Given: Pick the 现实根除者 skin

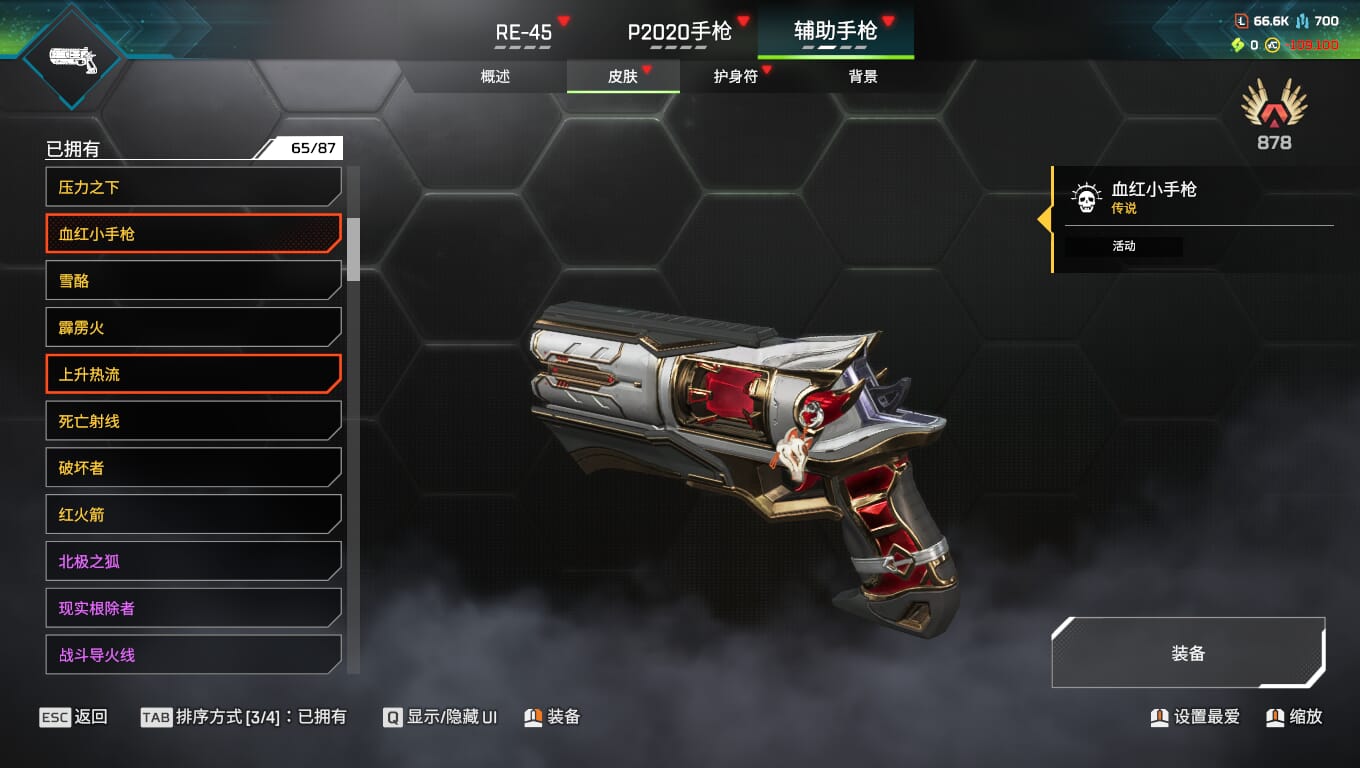Looking at the screenshot, I should coord(193,608).
